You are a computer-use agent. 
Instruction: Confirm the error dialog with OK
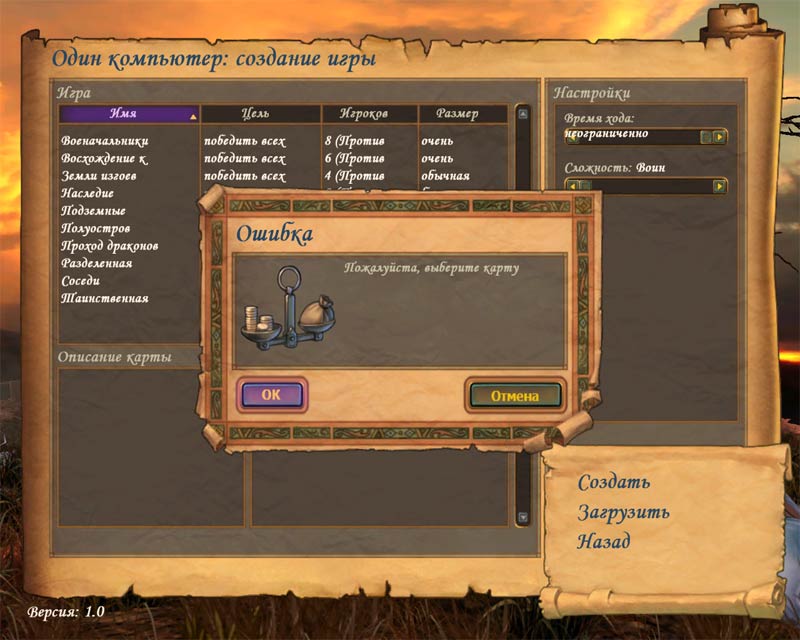click(272, 394)
